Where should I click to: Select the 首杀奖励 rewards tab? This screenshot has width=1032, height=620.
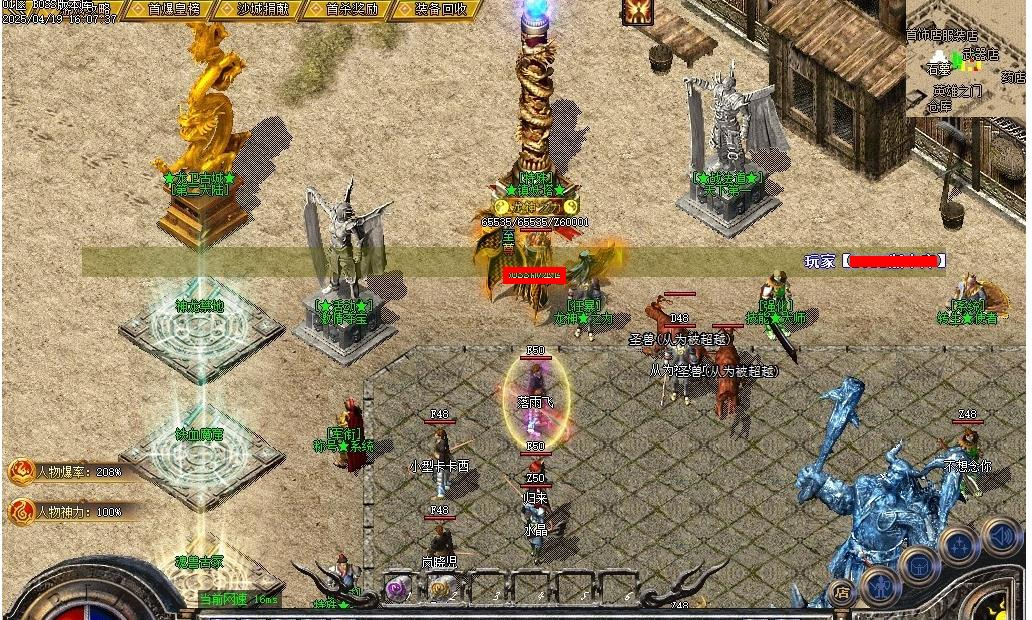[x=351, y=9]
